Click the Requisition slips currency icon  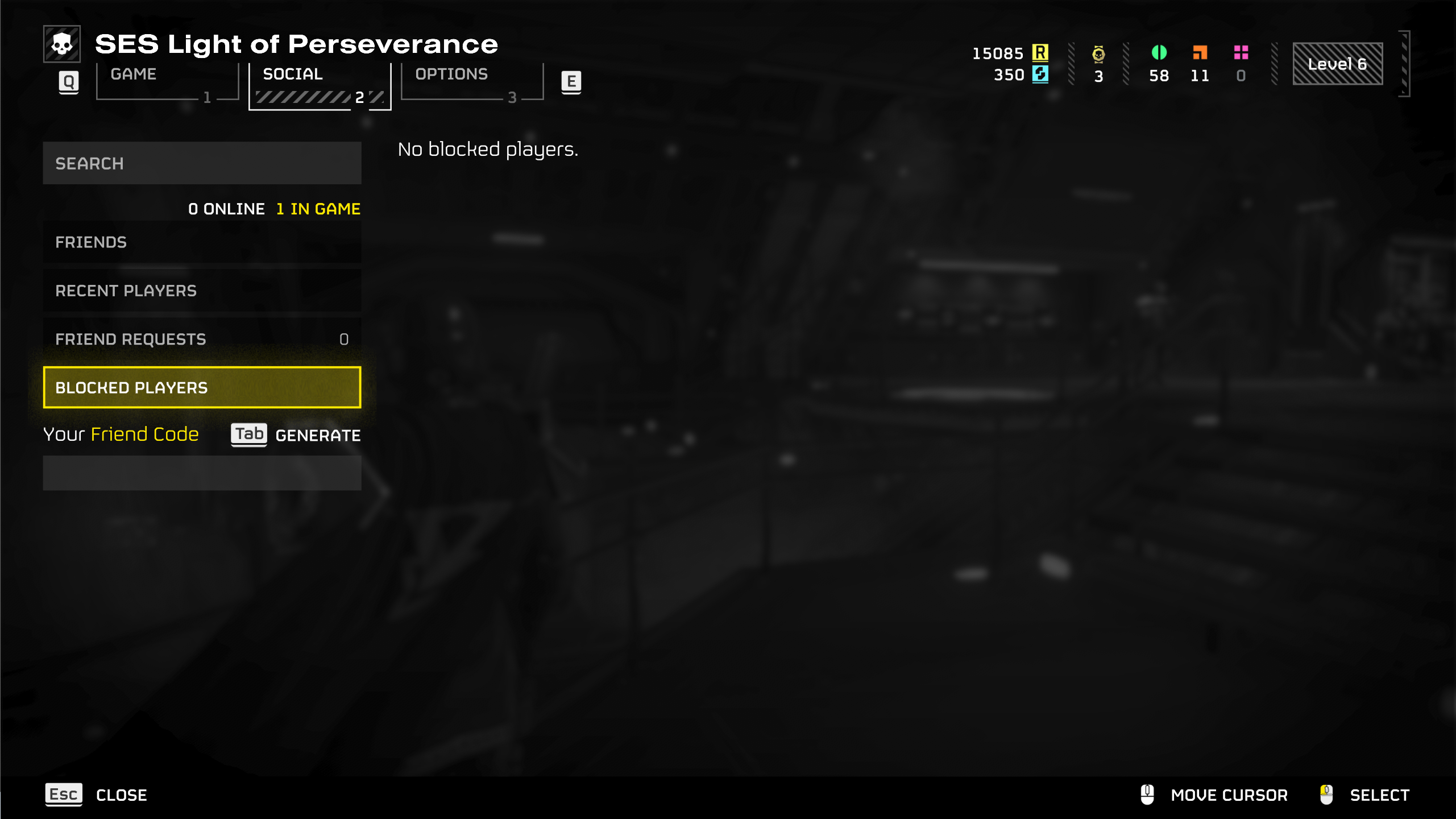pyautogui.click(x=1040, y=53)
